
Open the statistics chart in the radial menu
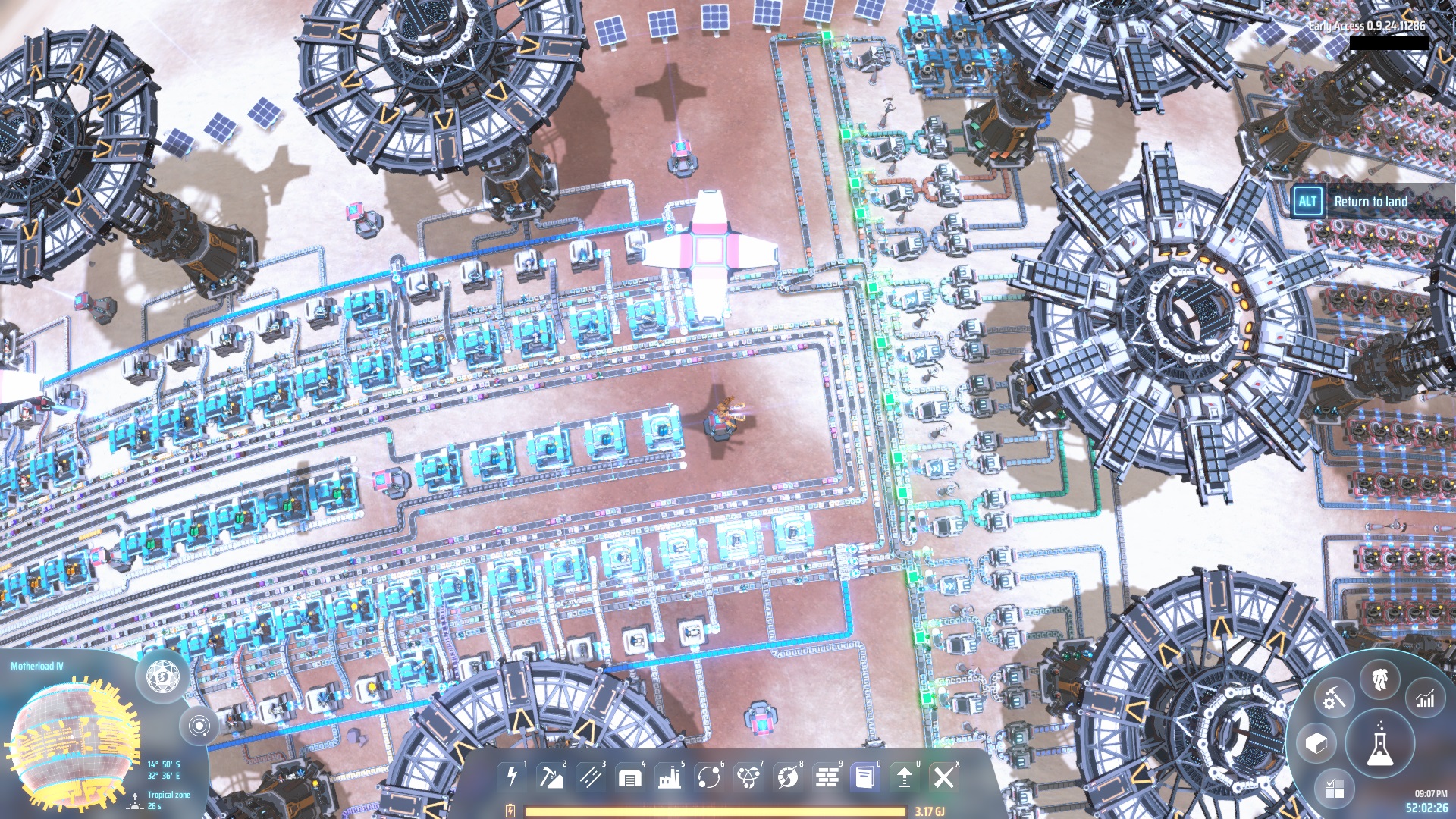point(1425,698)
